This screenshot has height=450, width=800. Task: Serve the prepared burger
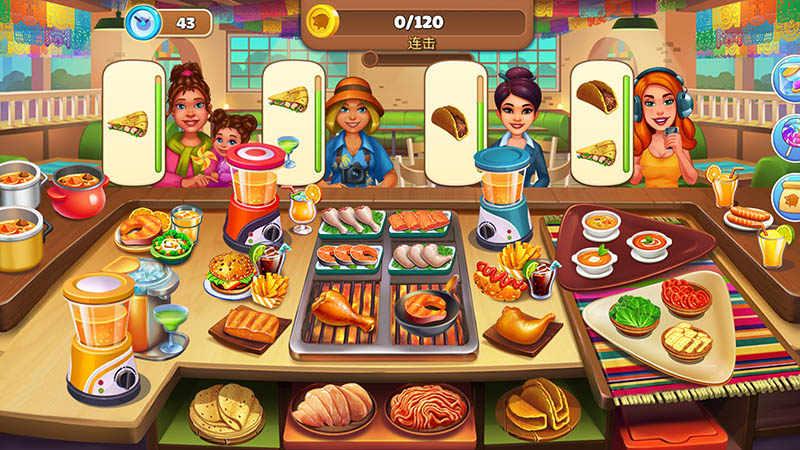point(230,272)
